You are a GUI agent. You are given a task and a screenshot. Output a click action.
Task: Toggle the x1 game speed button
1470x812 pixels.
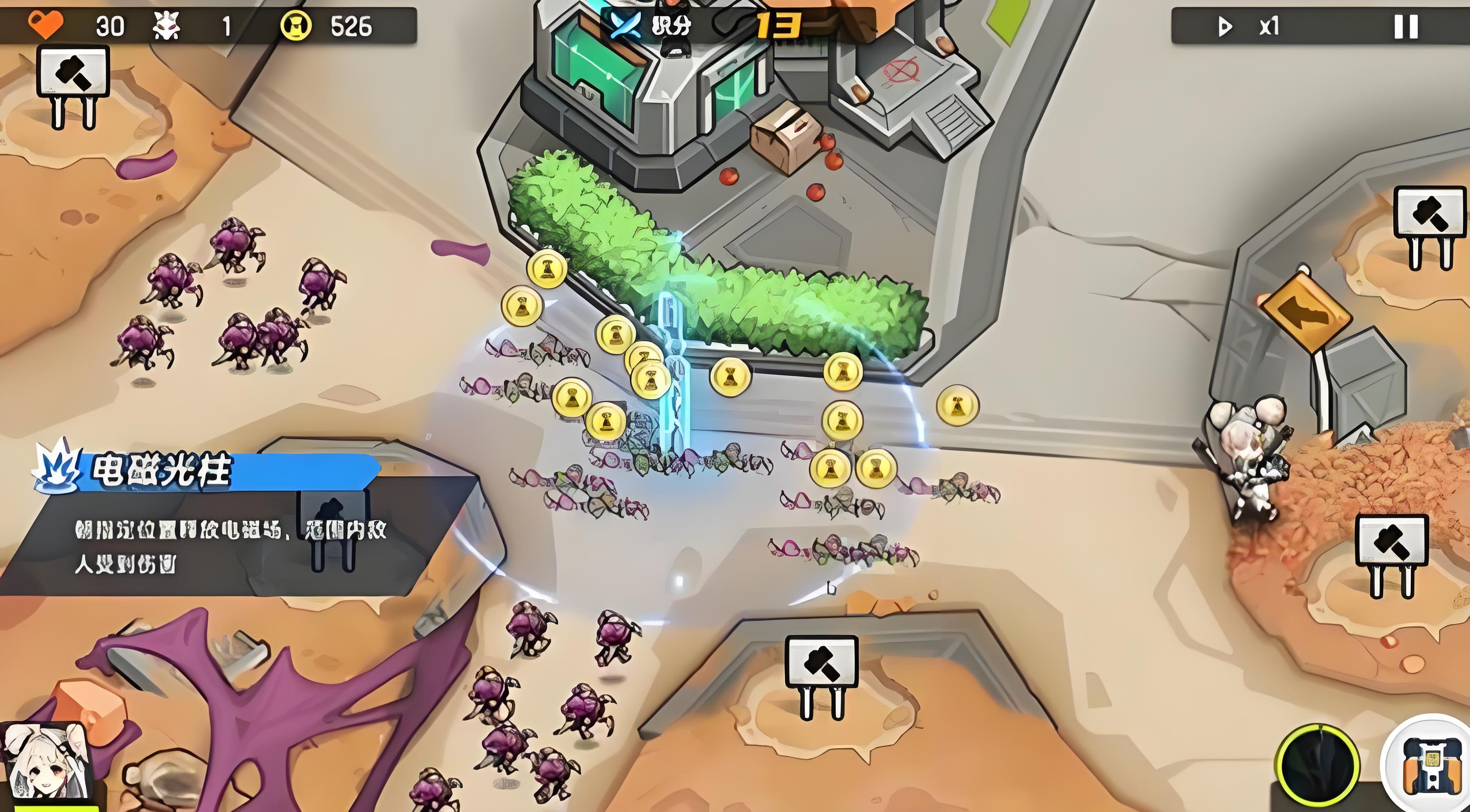1249,26
